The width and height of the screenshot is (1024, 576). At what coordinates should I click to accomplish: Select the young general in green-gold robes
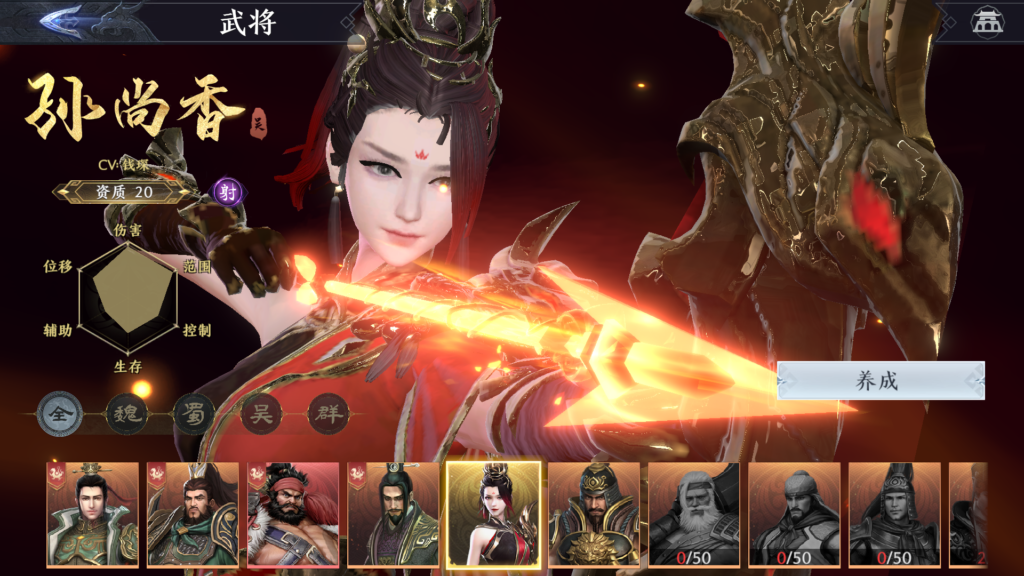click(92, 514)
